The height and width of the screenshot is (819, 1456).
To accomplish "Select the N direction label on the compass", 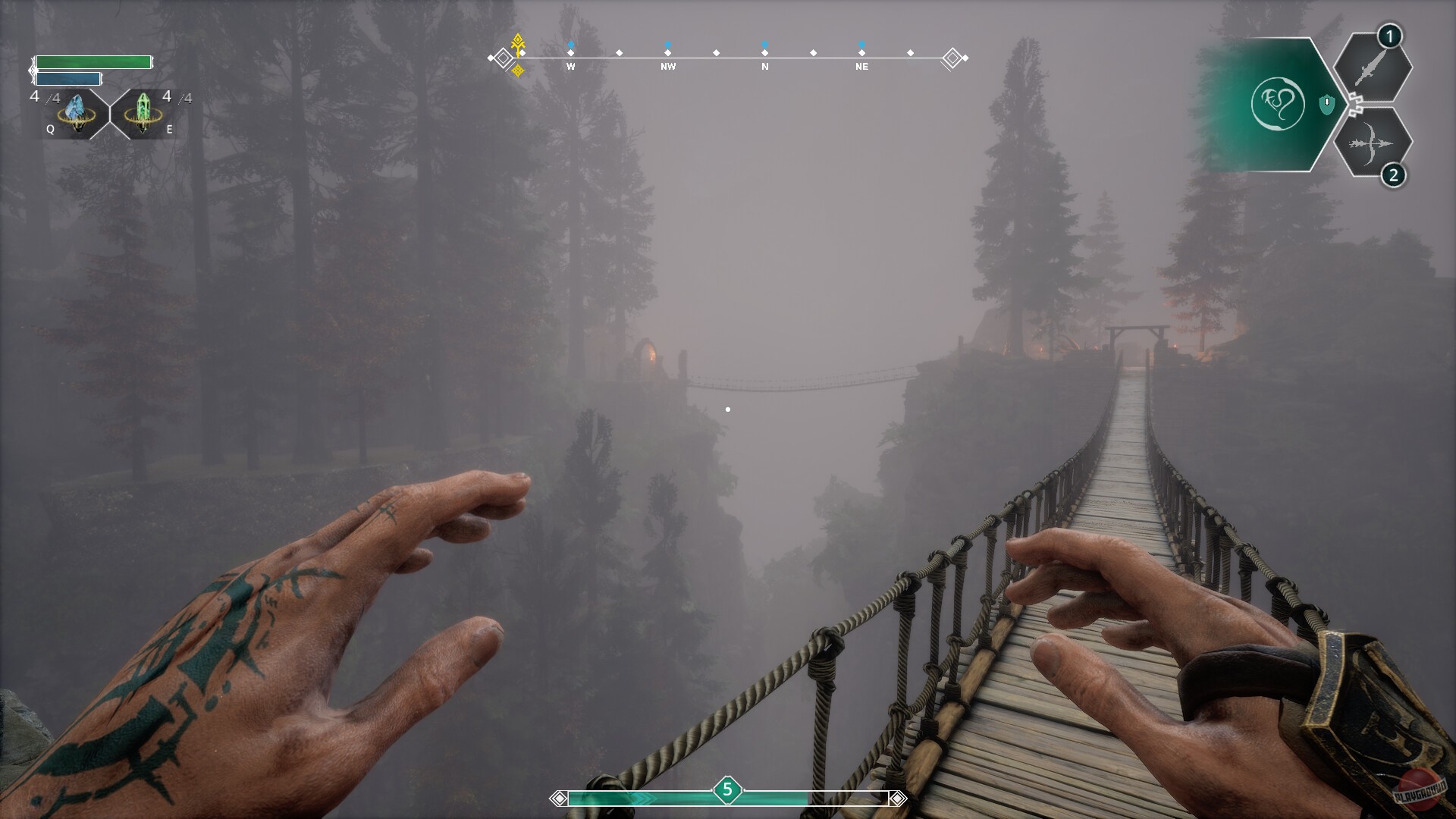I will click(x=764, y=67).
